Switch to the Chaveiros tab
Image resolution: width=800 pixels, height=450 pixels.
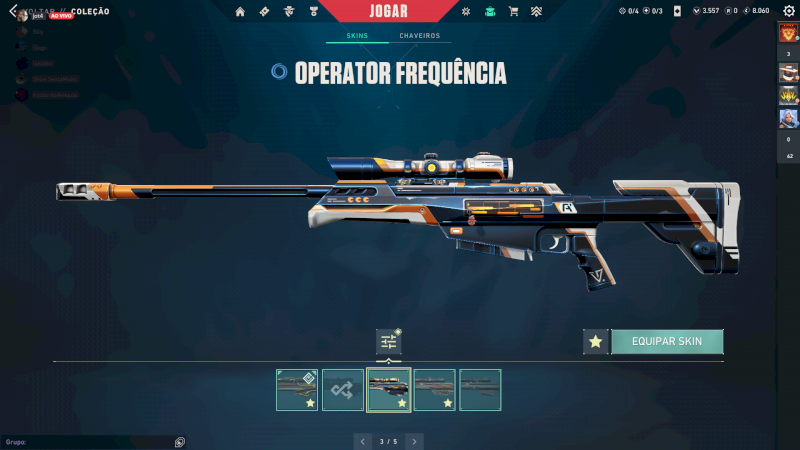(x=419, y=36)
